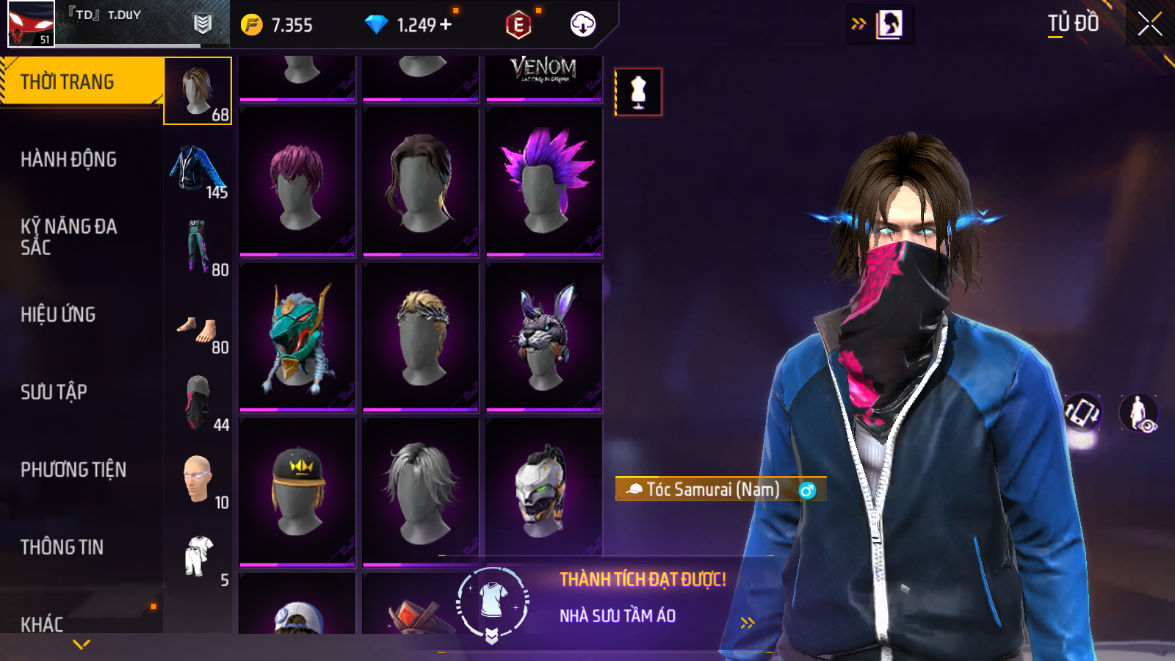Image resolution: width=1175 pixels, height=661 pixels.
Task: Select the face mask subcategory icon
Action: [x=197, y=402]
